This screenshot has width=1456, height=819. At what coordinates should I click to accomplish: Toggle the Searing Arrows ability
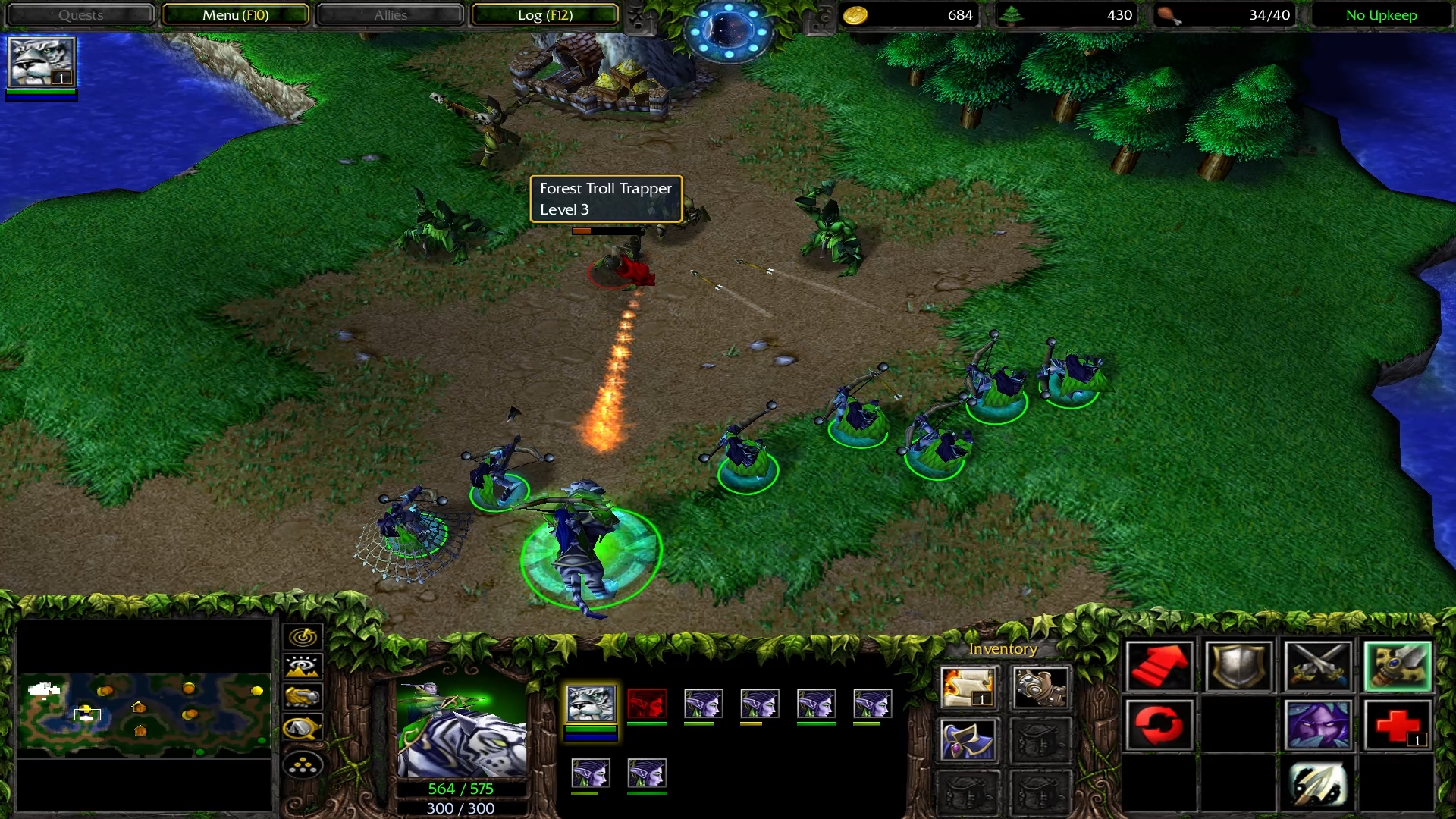tap(1317, 784)
